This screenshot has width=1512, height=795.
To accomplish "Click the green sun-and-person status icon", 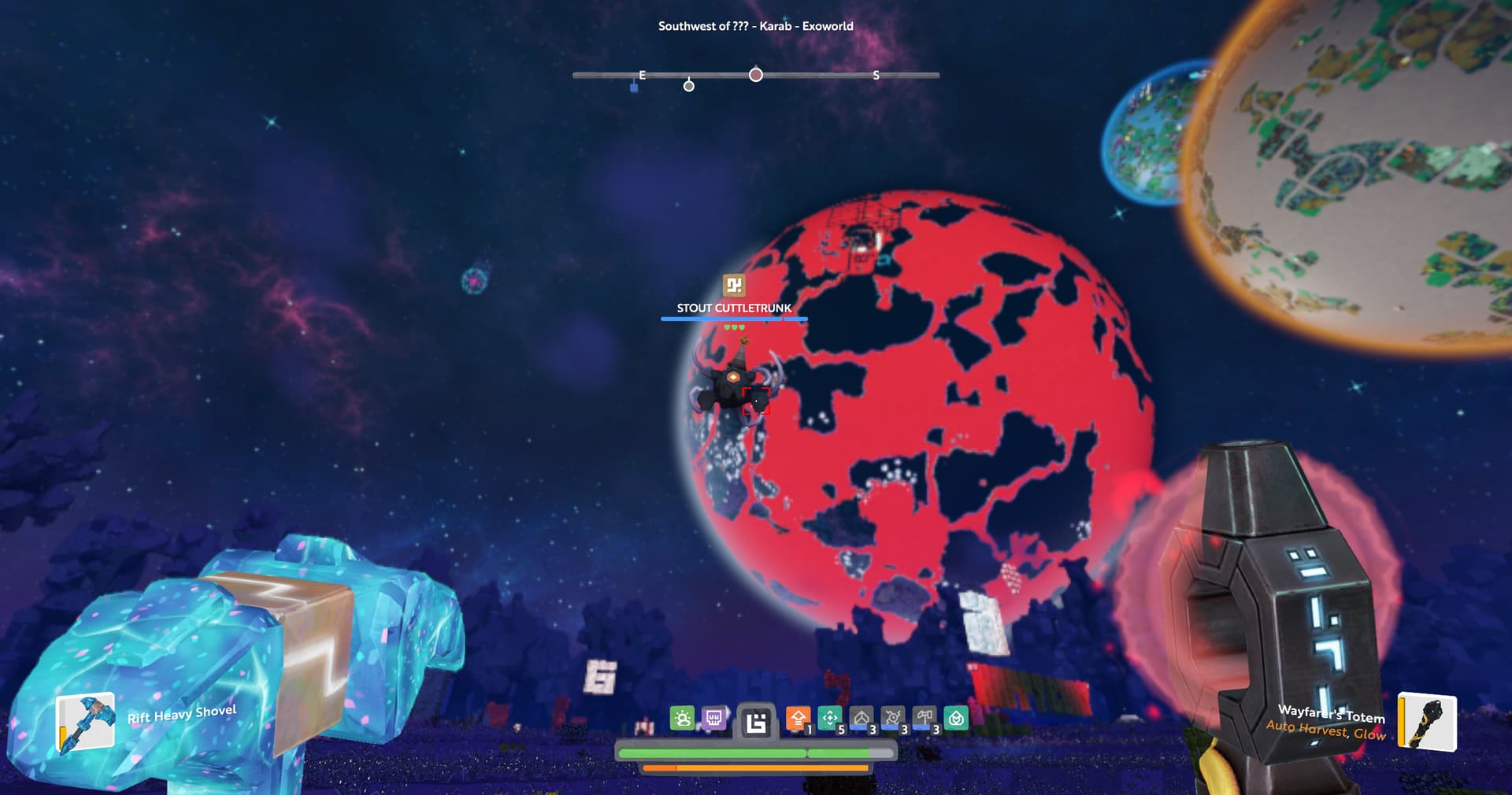I will (682, 719).
